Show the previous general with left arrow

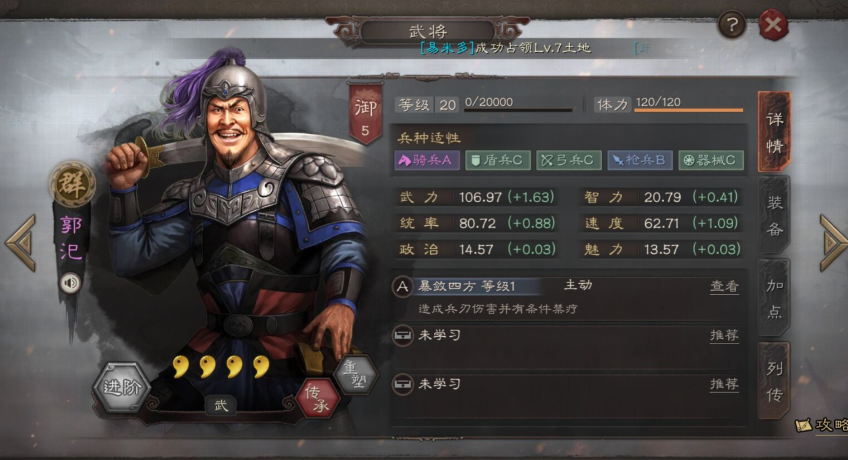pyautogui.click(x=19, y=243)
